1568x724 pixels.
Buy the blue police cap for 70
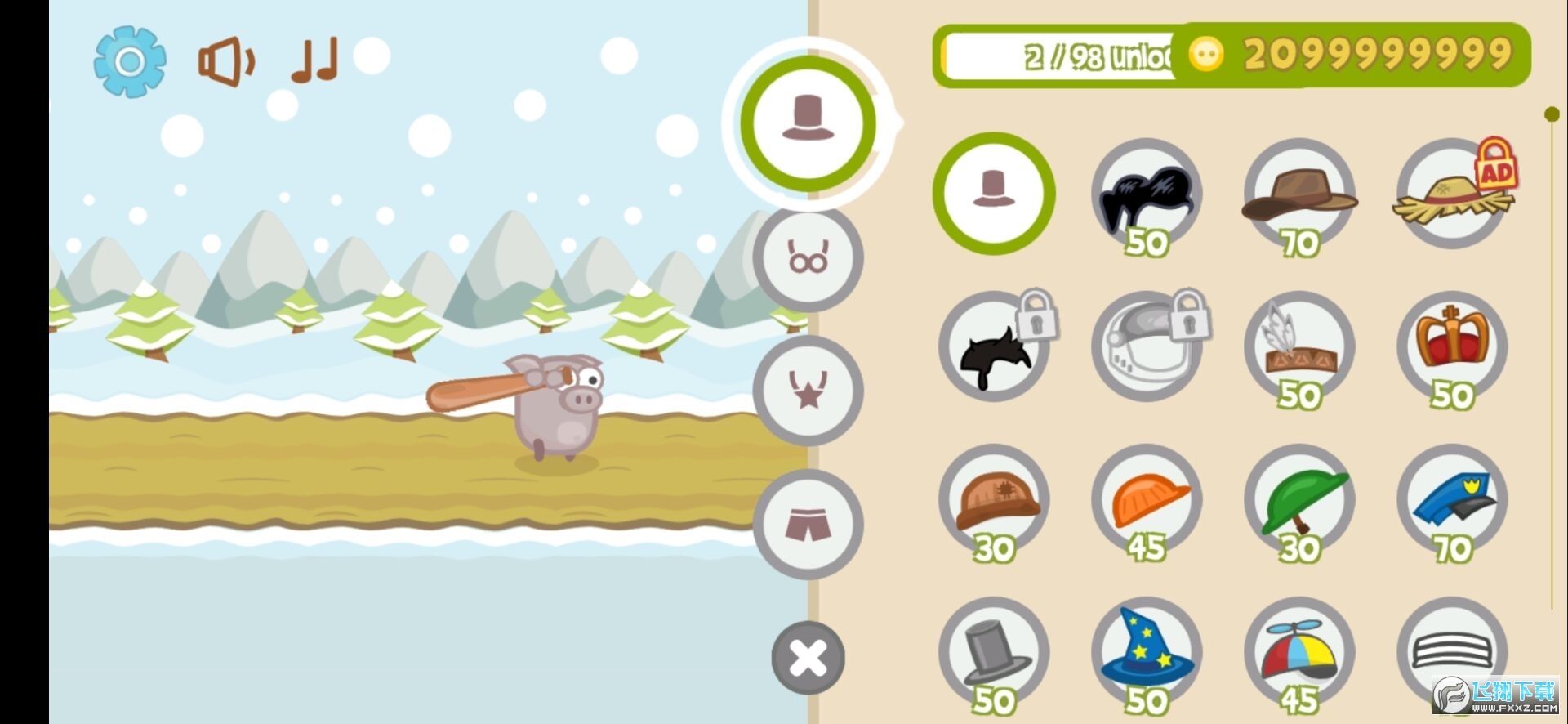coord(1452,500)
